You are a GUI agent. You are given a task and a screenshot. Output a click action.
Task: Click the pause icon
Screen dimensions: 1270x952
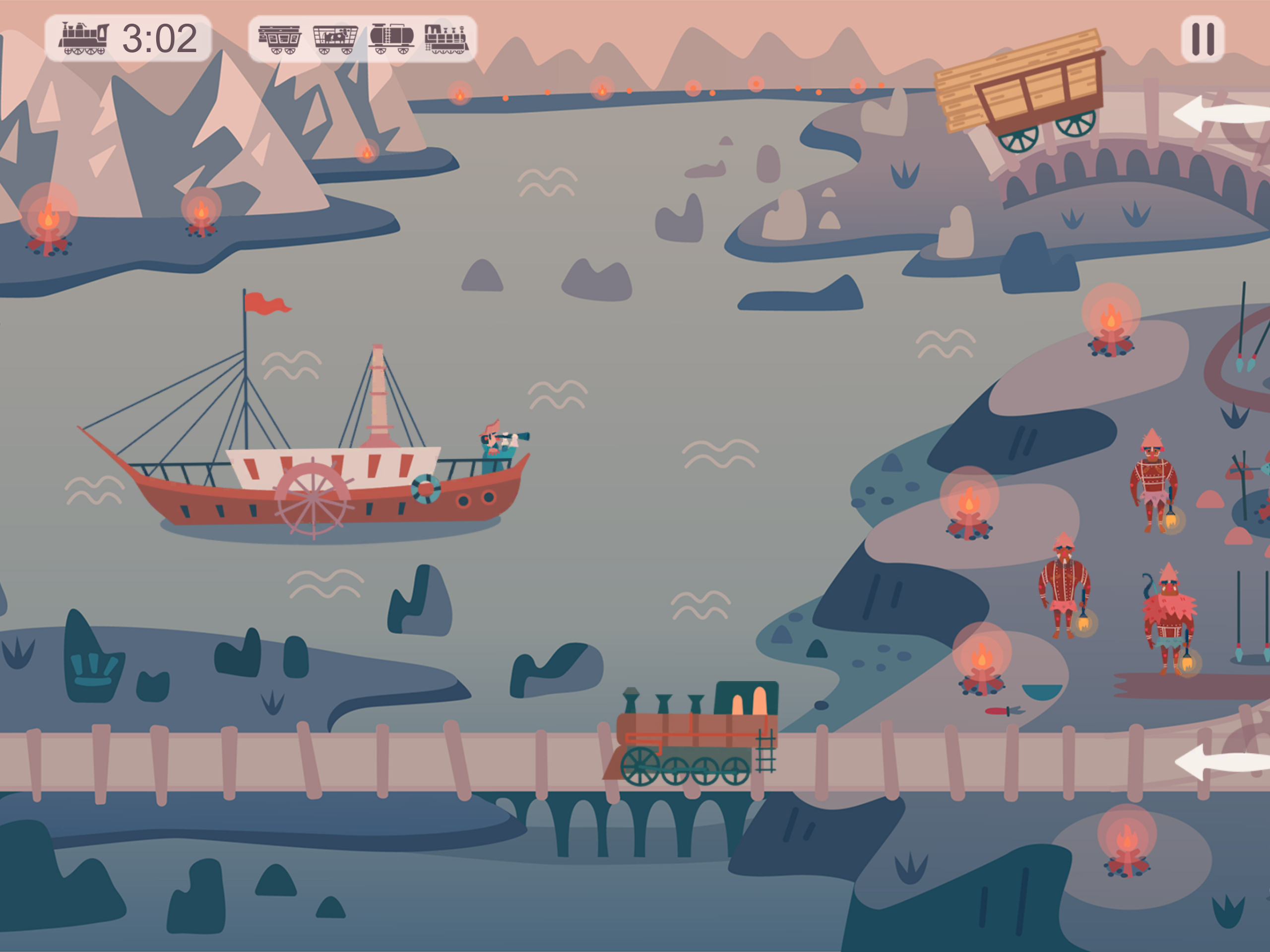pyautogui.click(x=1204, y=38)
